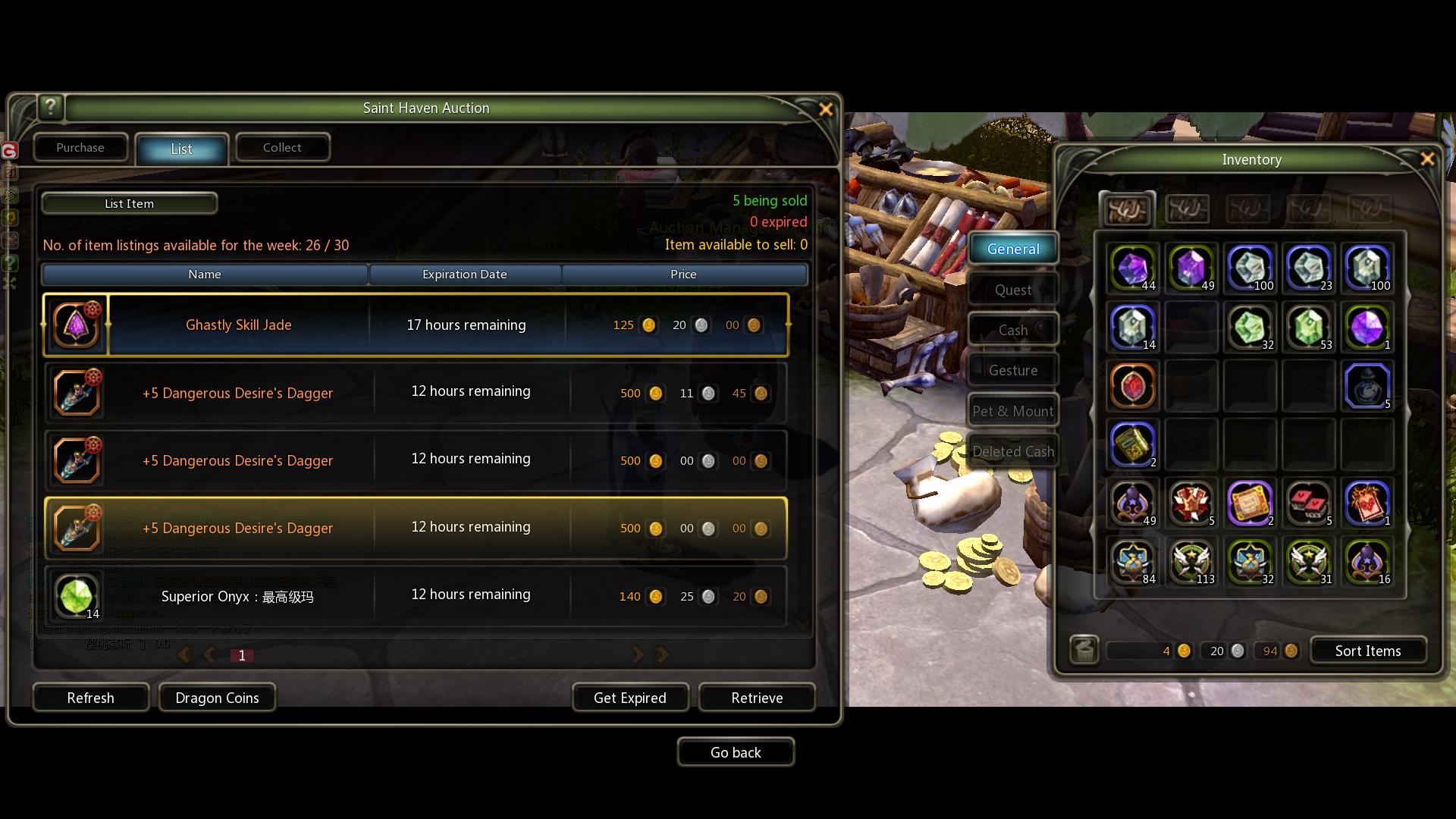Select the Superior Onyx listing row
The image size is (1456, 819).
click(237, 597)
